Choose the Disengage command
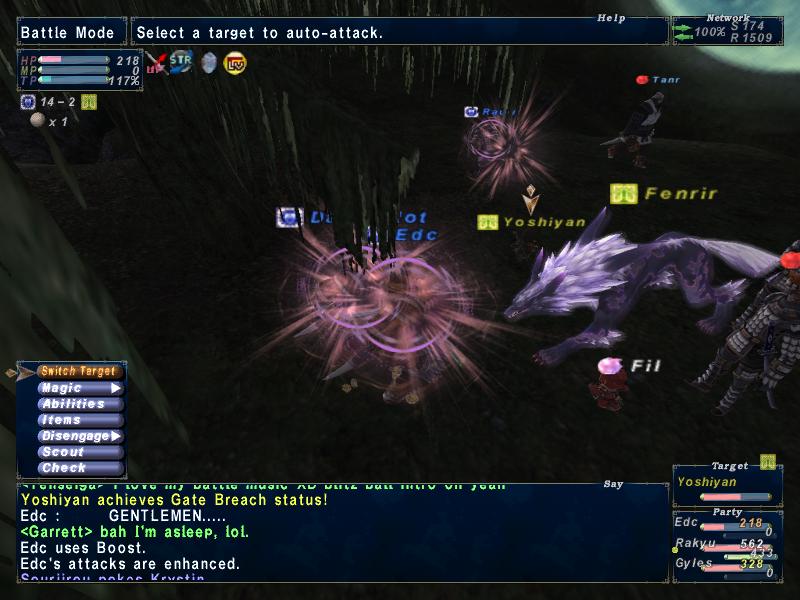 click(79, 436)
